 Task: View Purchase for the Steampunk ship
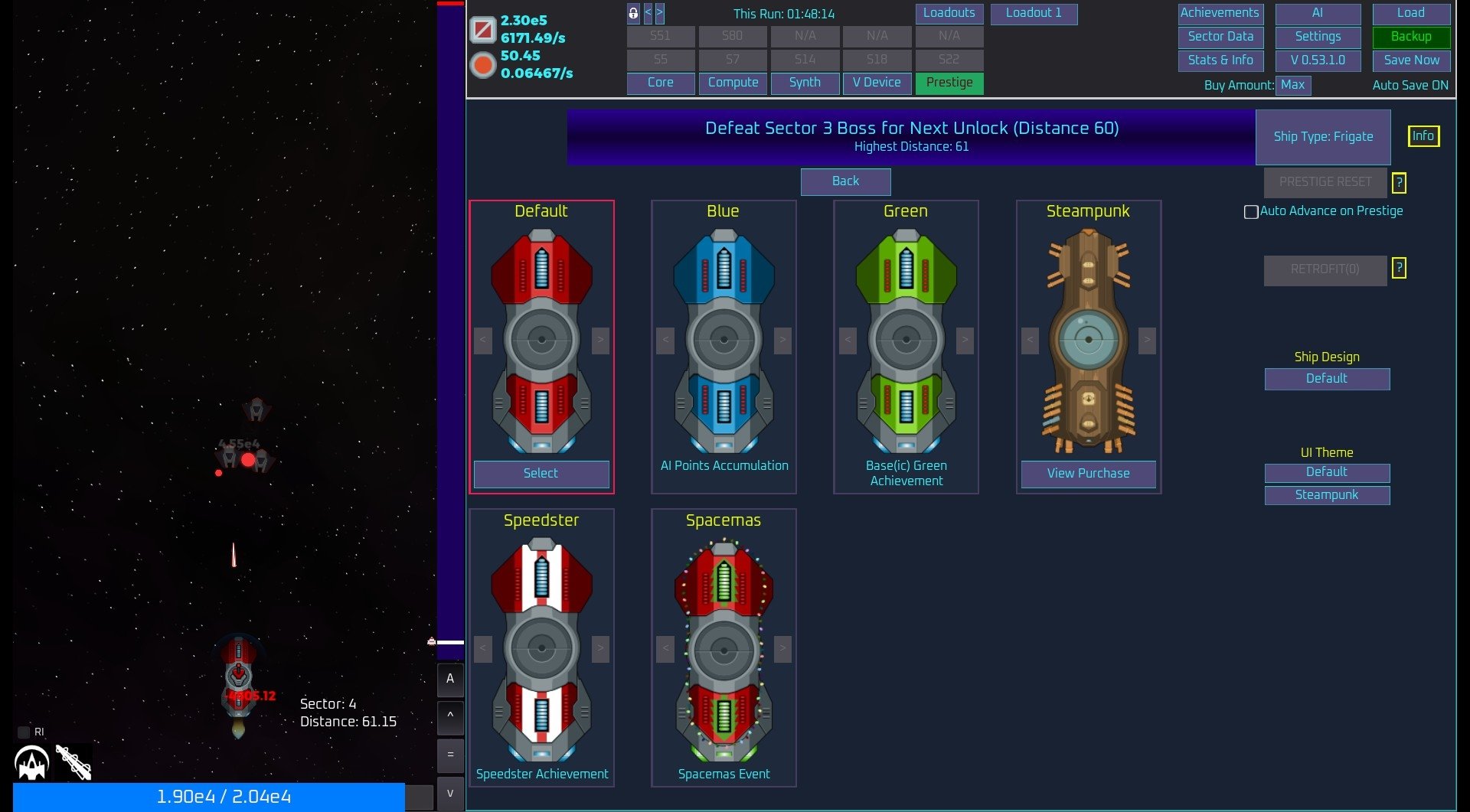click(x=1088, y=474)
